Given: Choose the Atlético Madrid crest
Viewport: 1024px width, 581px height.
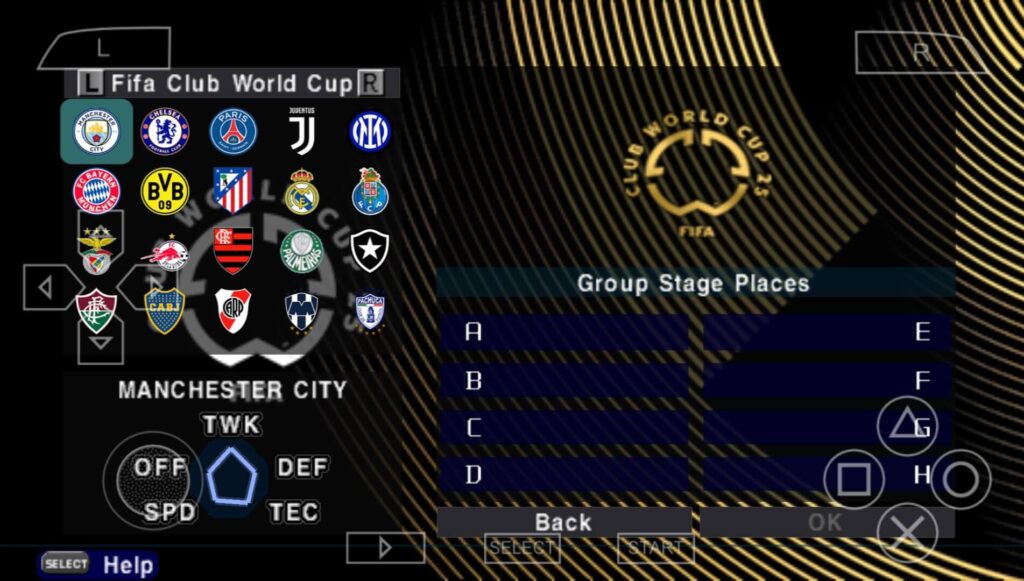Looking at the screenshot, I should click(x=233, y=191).
